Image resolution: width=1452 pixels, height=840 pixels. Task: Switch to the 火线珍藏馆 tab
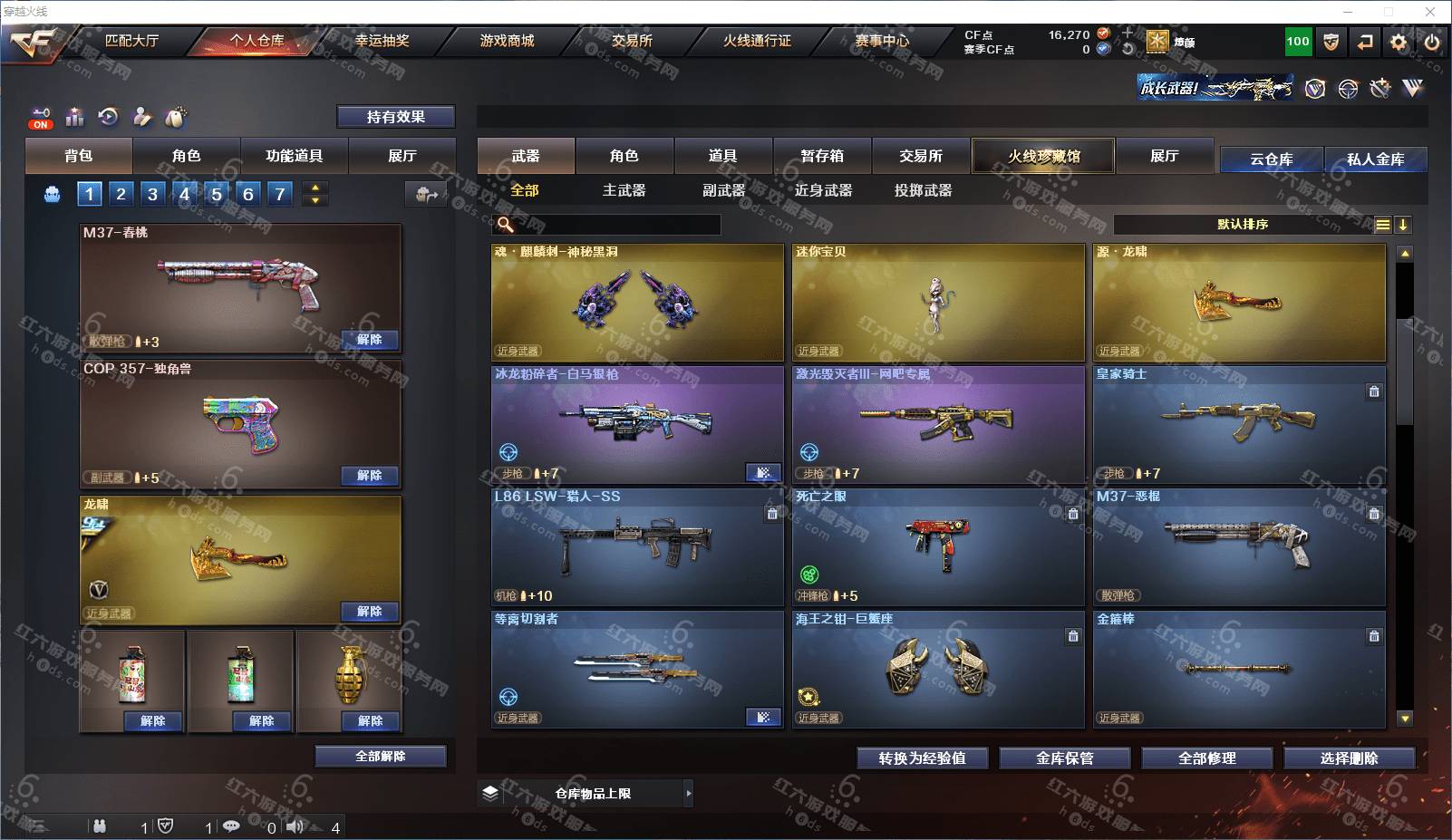tap(1043, 156)
